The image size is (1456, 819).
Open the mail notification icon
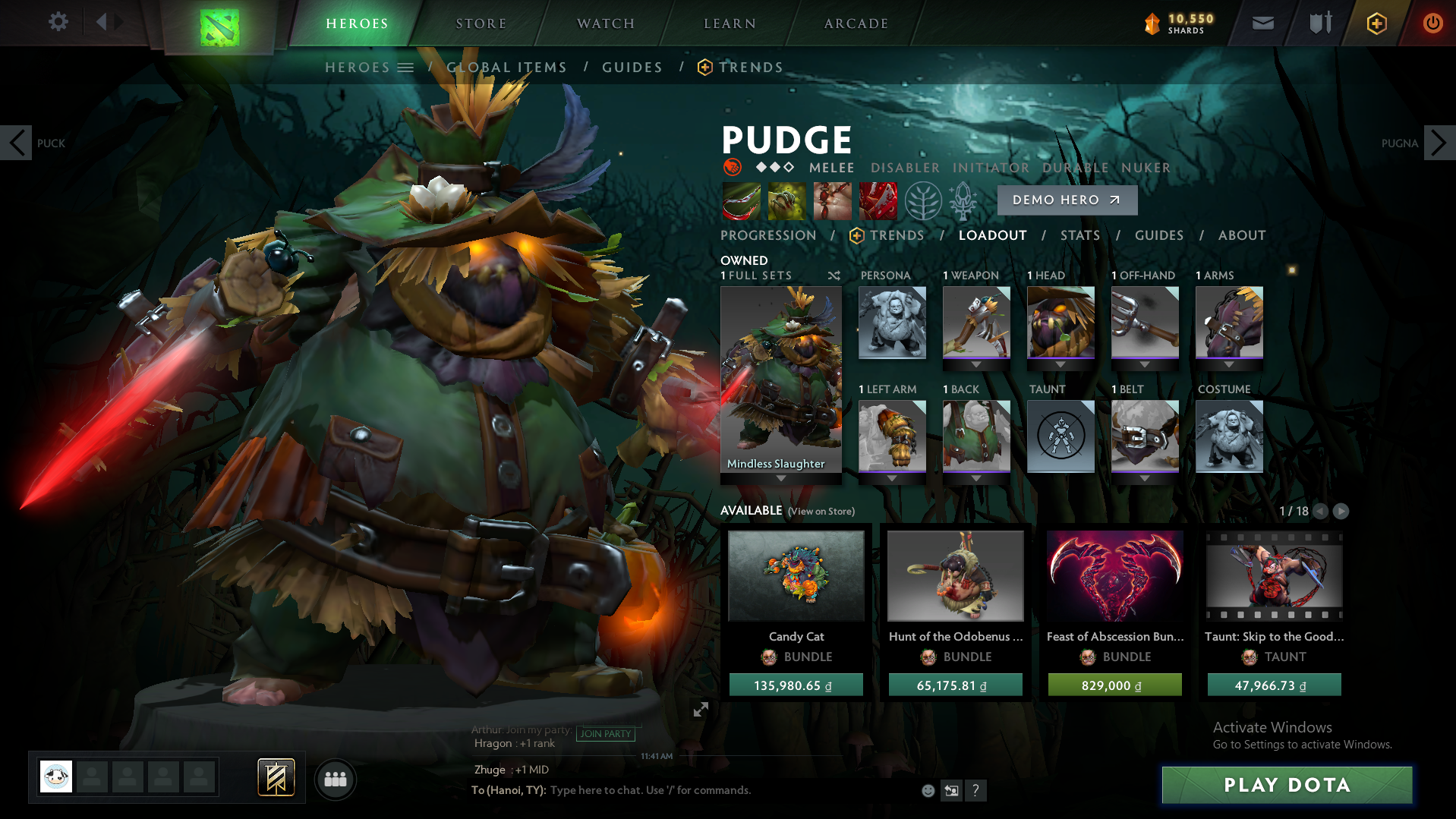coord(1262,23)
